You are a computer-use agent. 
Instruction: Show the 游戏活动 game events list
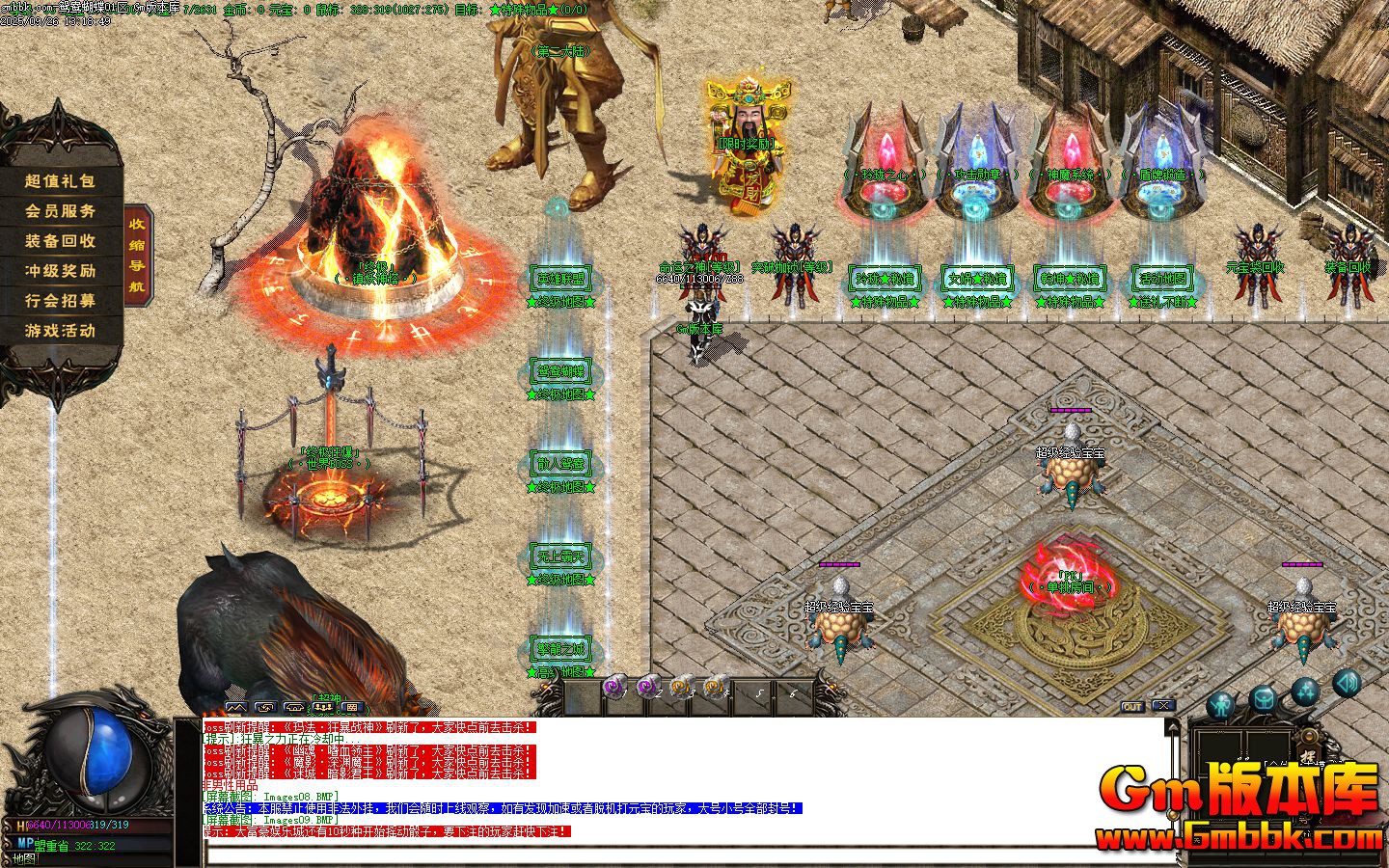tap(60, 331)
